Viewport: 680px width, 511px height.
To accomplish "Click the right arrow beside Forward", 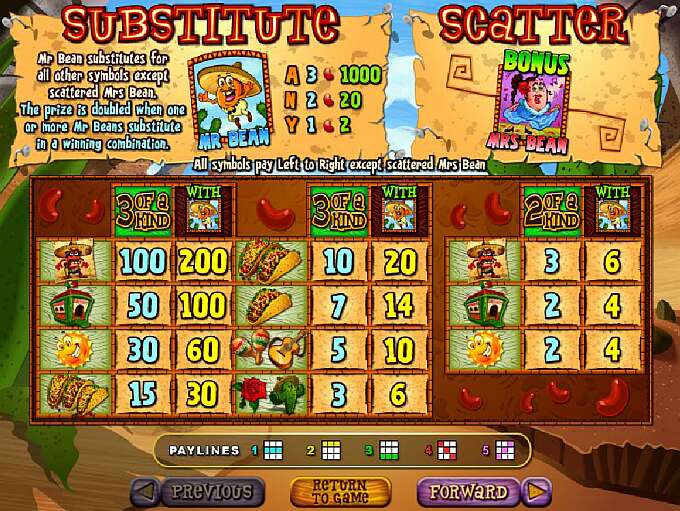I will 538,491.
